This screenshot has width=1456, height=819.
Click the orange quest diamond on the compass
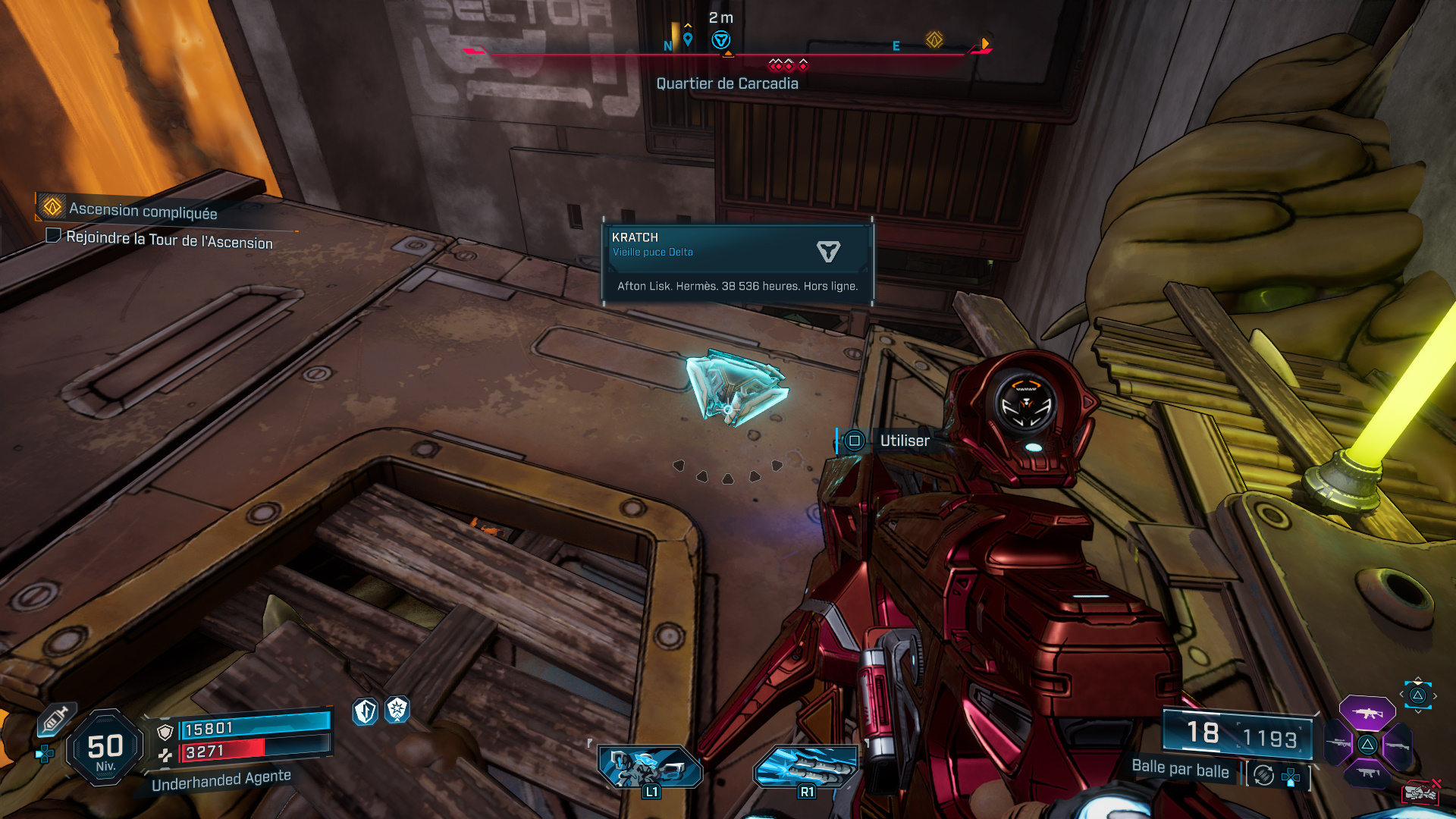[934, 39]
